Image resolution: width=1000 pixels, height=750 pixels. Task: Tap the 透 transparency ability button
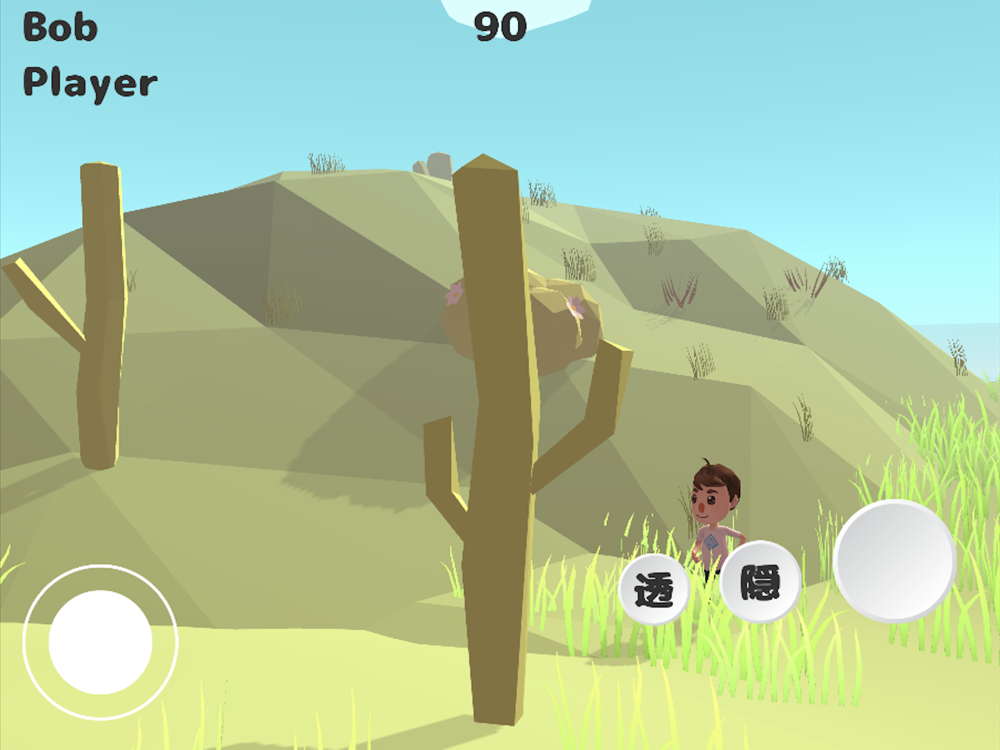[x=655, y=590]
